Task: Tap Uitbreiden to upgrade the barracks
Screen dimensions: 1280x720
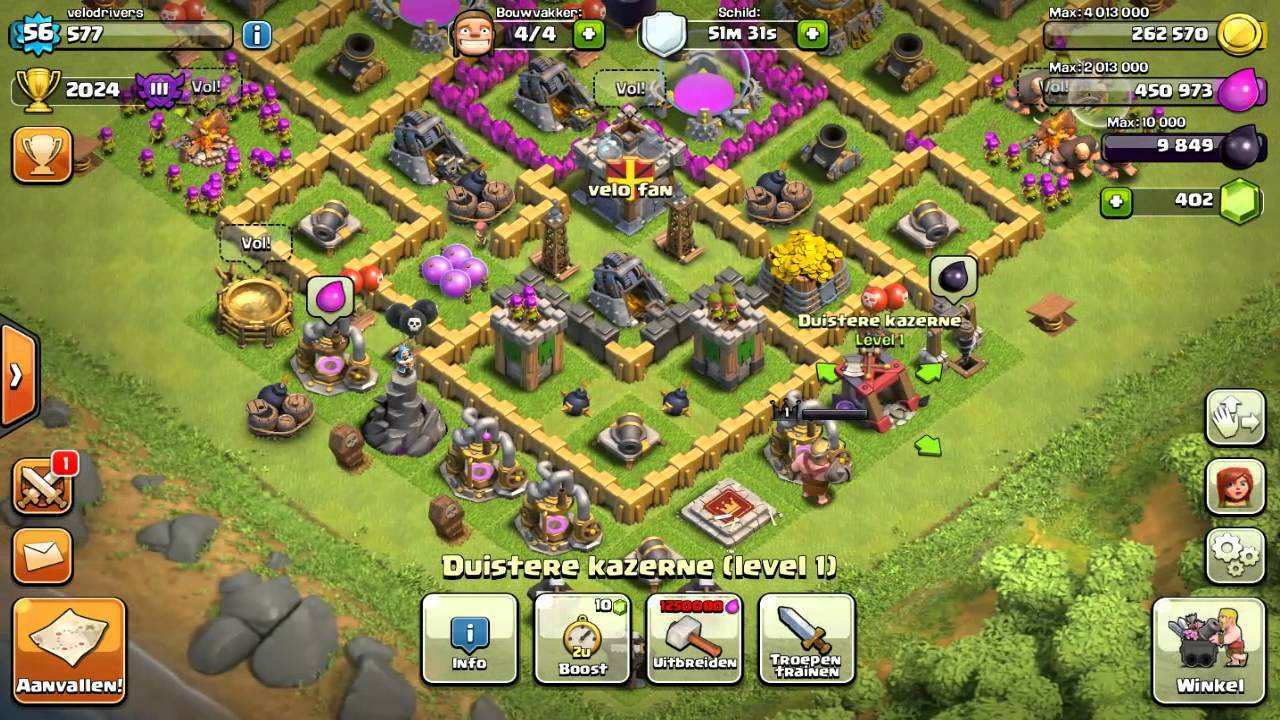Action: [695, 640]
